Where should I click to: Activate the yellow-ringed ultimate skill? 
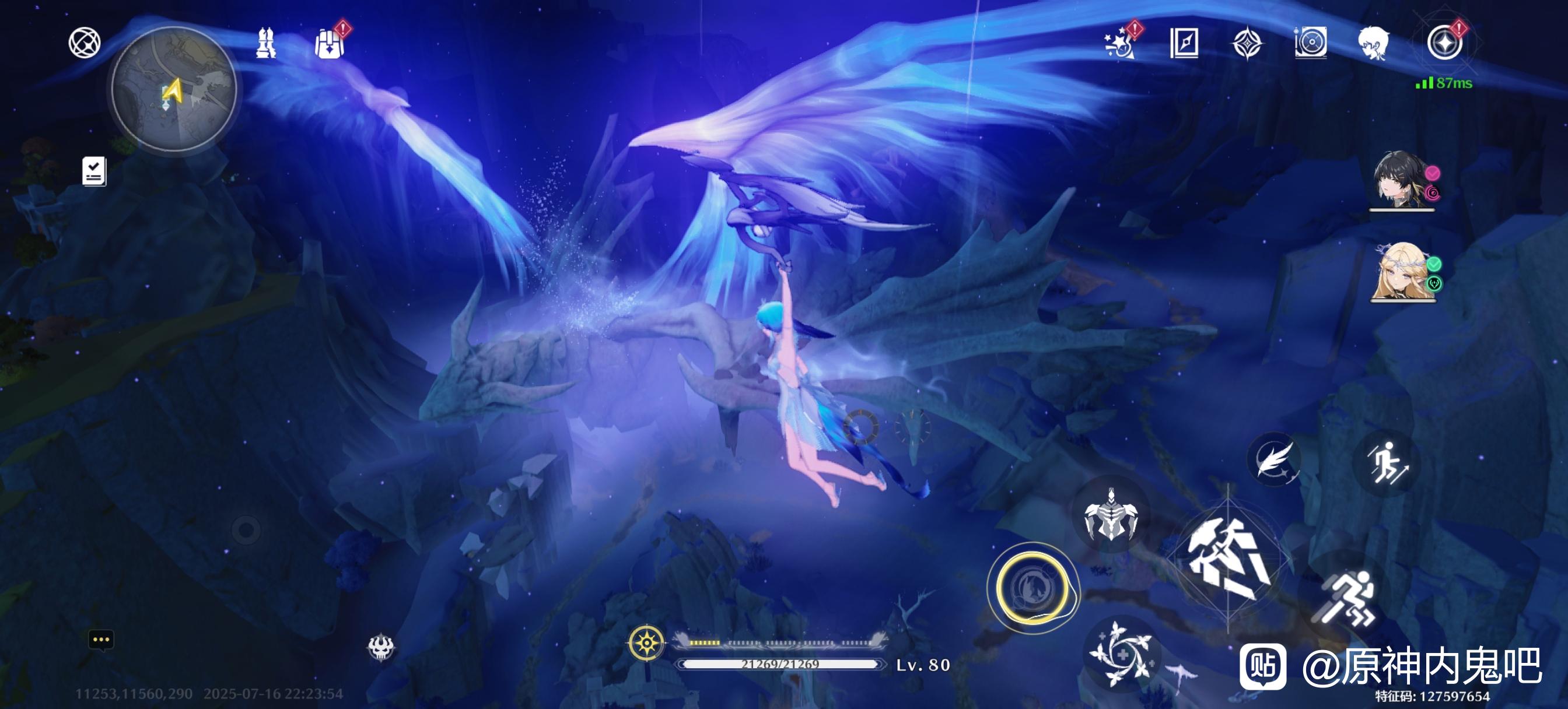[x=1032, y=588]
